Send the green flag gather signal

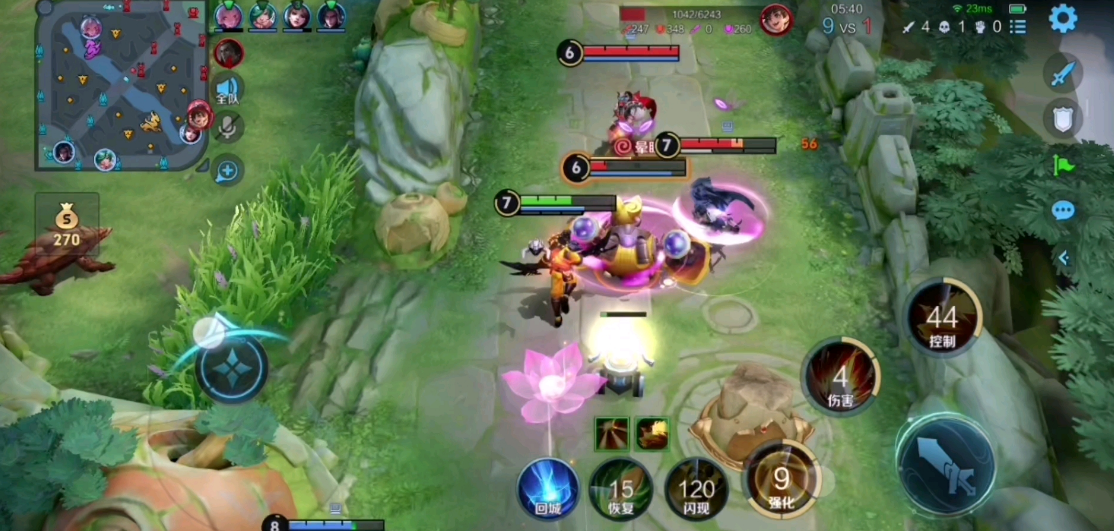click(1063, 164)
